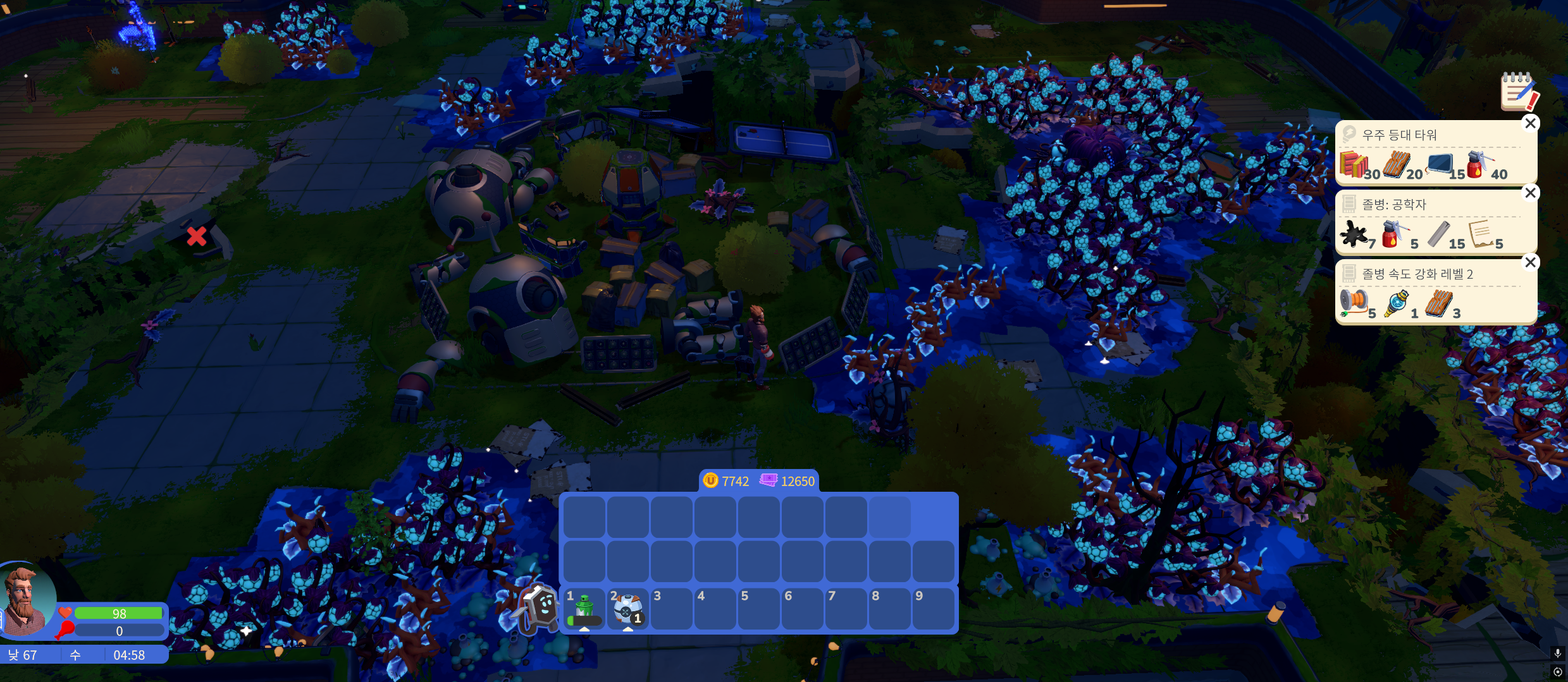Open the character portrait in bottom left
The width and height of the screenshot is (1568, 682).
tap(25, 611)
